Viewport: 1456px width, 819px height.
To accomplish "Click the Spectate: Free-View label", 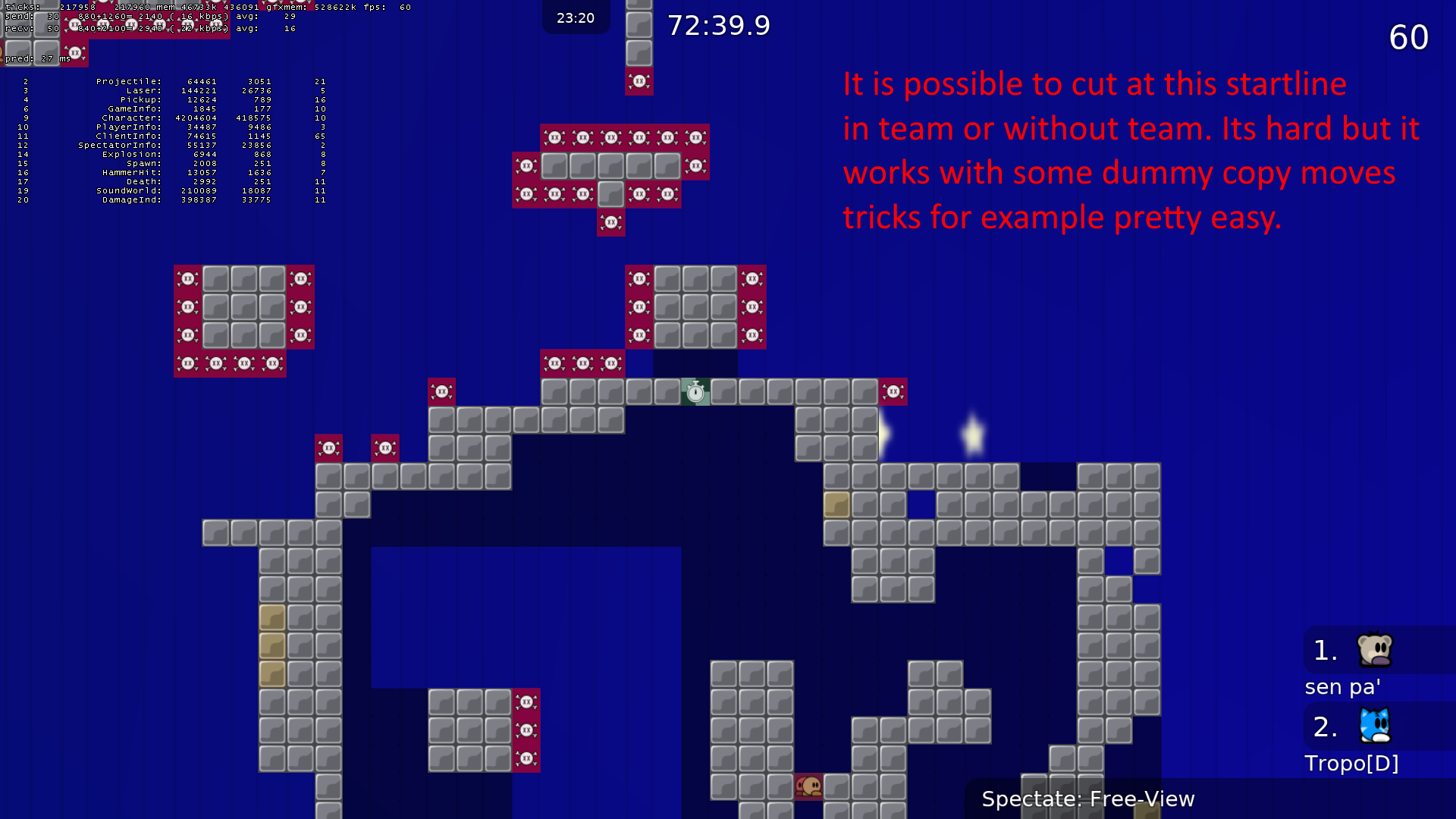I will pos(1087,799).
